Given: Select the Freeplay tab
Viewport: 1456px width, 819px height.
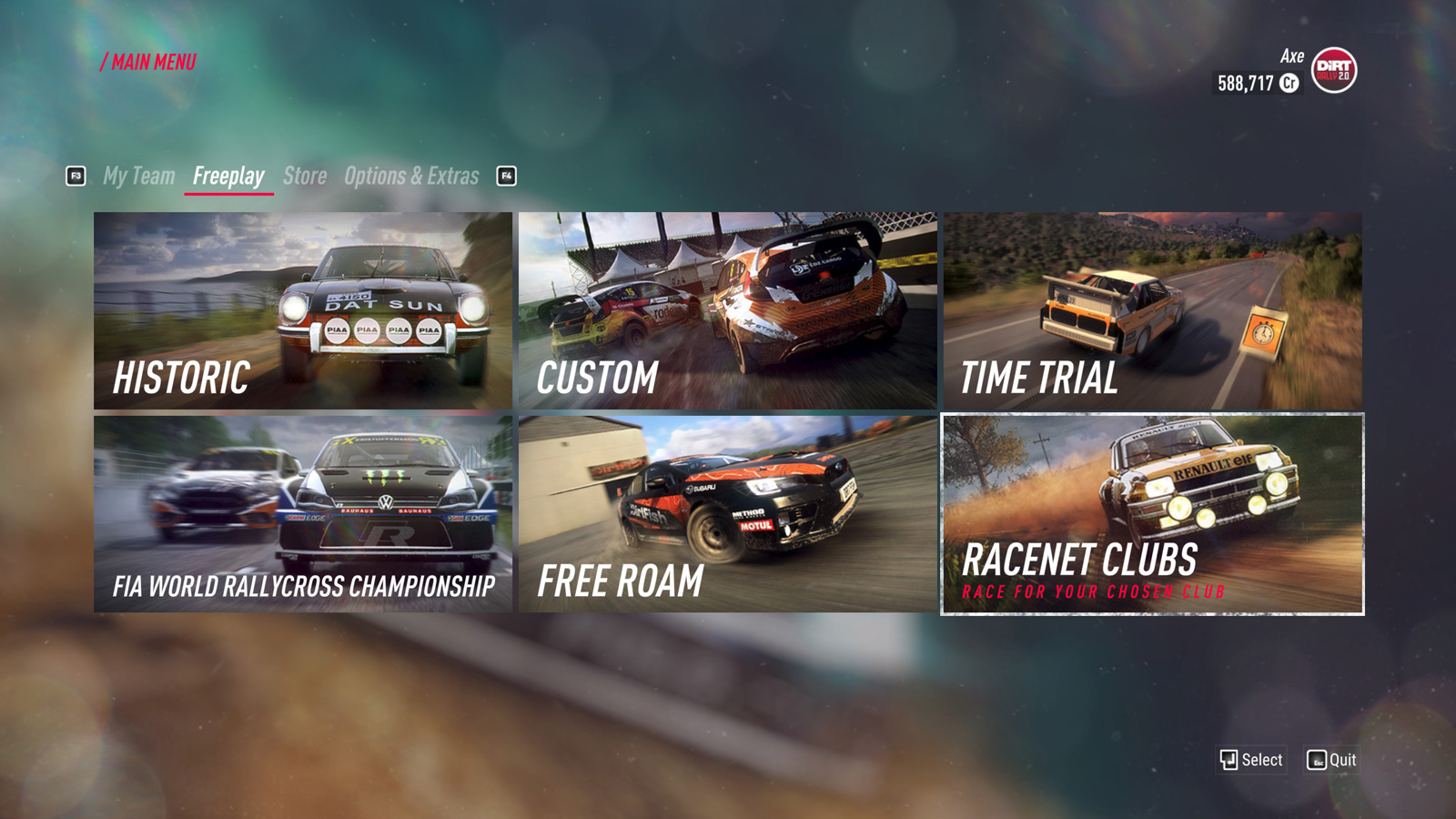Looking at the screenshot, I should tap(228, 176).
